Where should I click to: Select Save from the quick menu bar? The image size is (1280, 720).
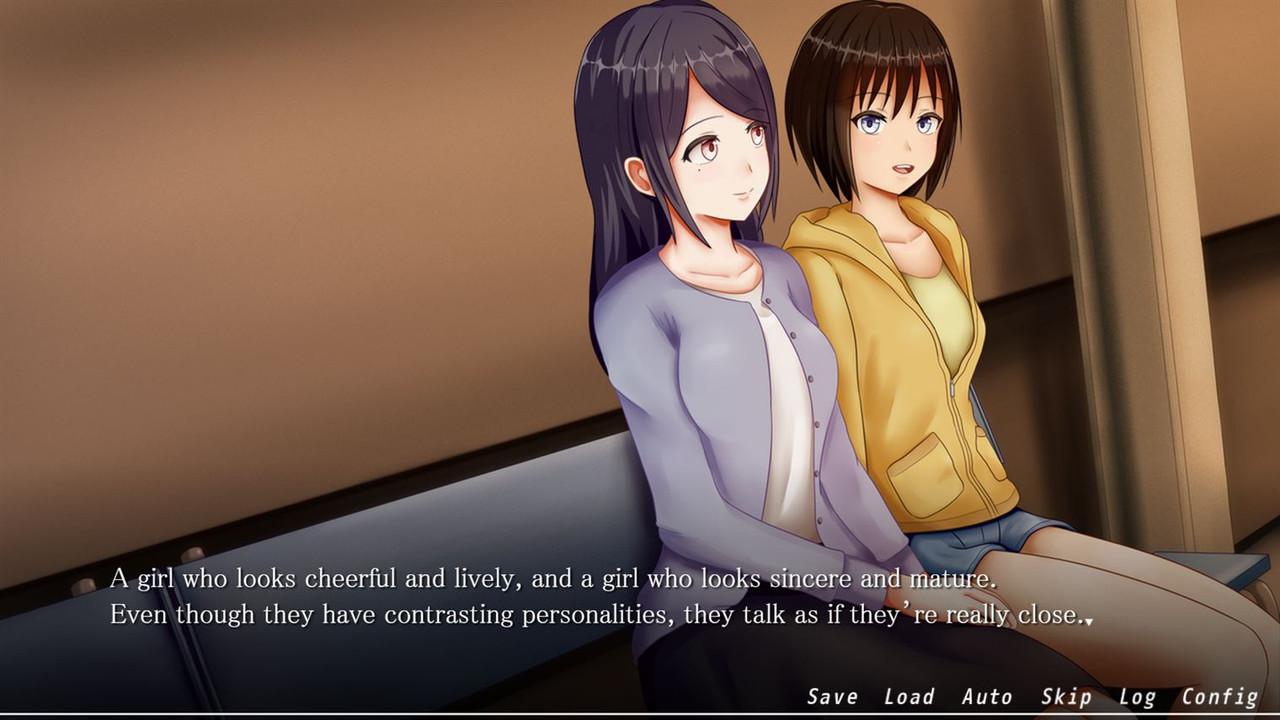pyautogui.click(x=833, y=696)
